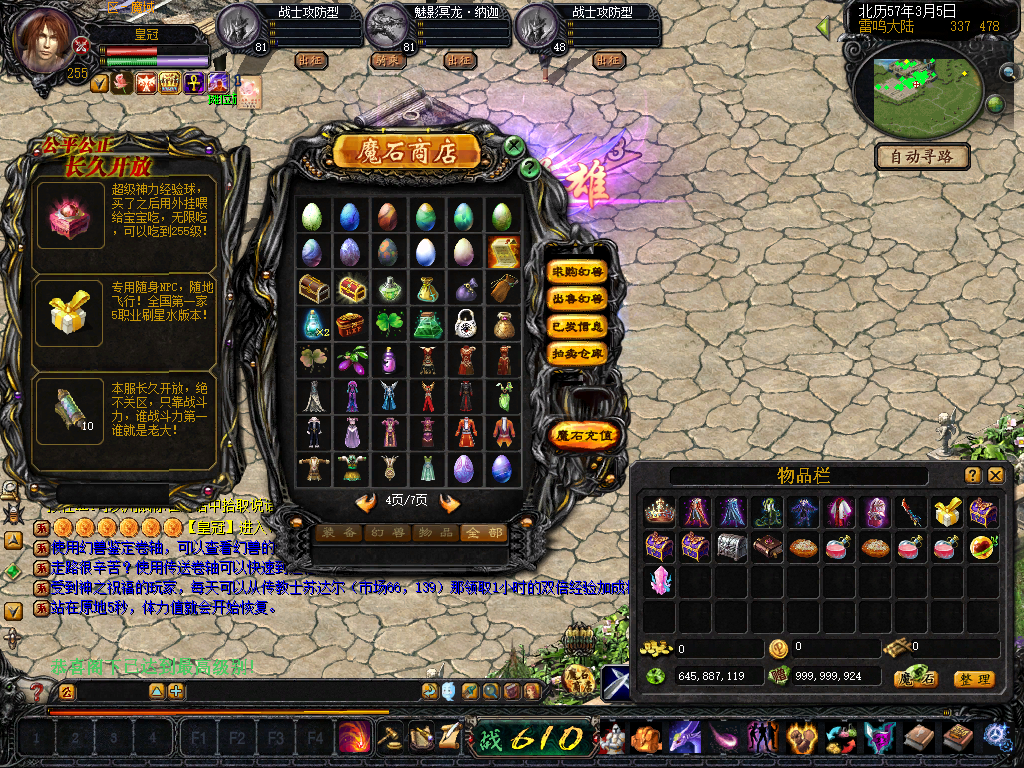This screenshot has width=1024, height=768.
Task: Go to the next shop page arrow
Action: pyautogui.click(x=449, y=502)
